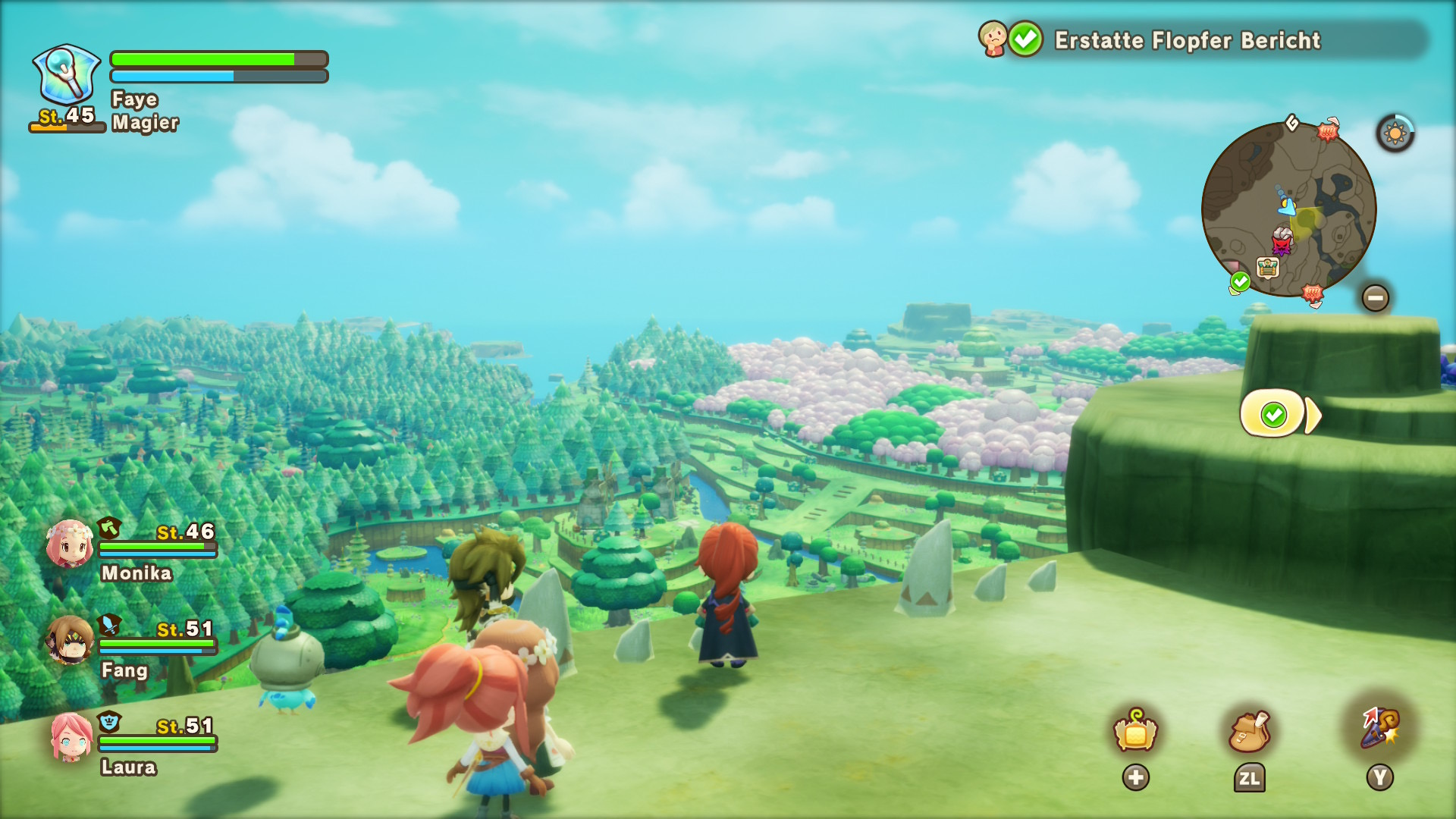This screenshot has height=819, width=1456.
Task: Click Faye's Magier class emblem
Action: click(x=67, y=74)
